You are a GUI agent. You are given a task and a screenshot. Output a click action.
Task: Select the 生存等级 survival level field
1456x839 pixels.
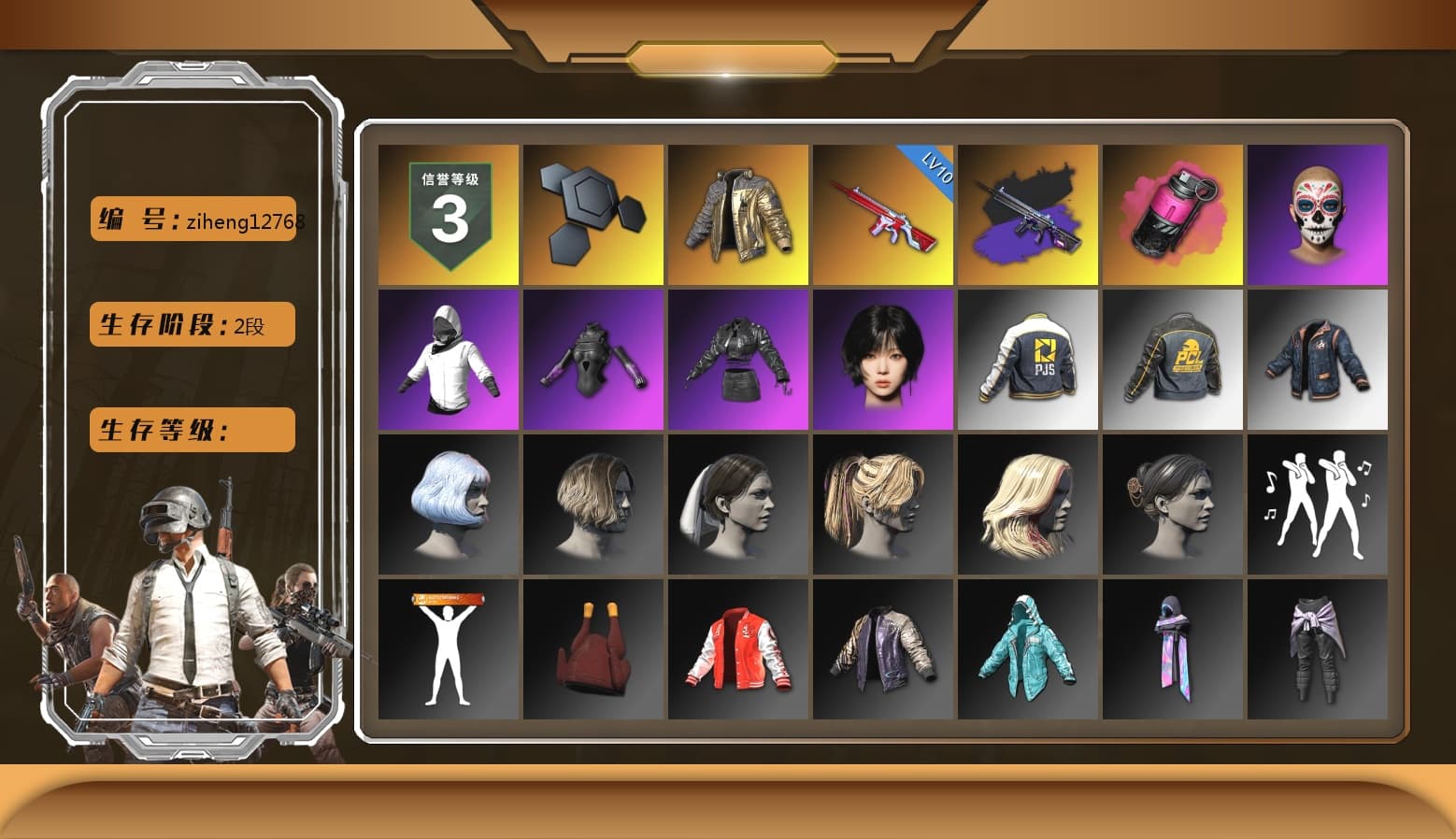click(x=191, y=430)
